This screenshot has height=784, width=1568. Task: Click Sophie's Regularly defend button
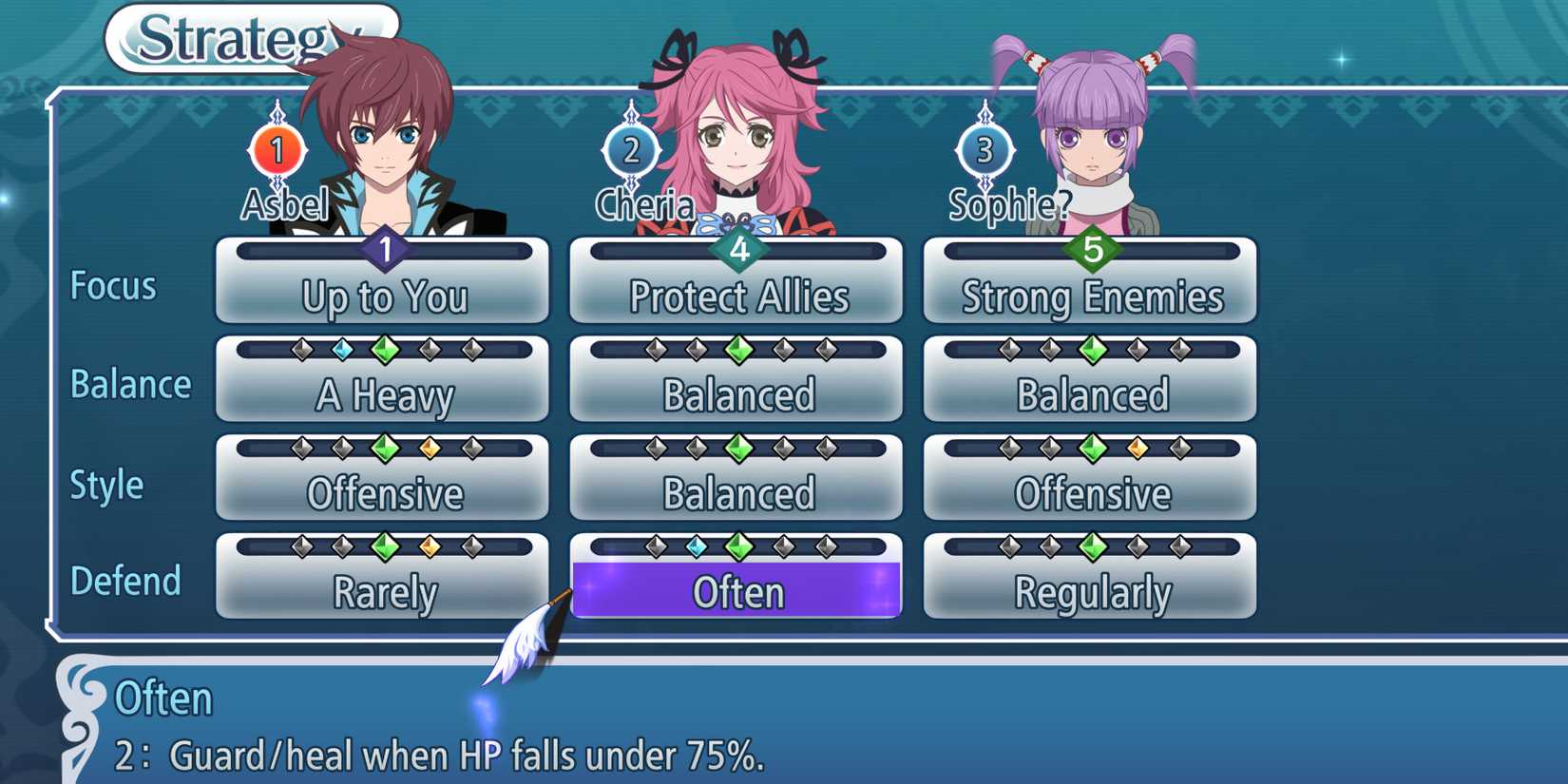click(1091, 591)
